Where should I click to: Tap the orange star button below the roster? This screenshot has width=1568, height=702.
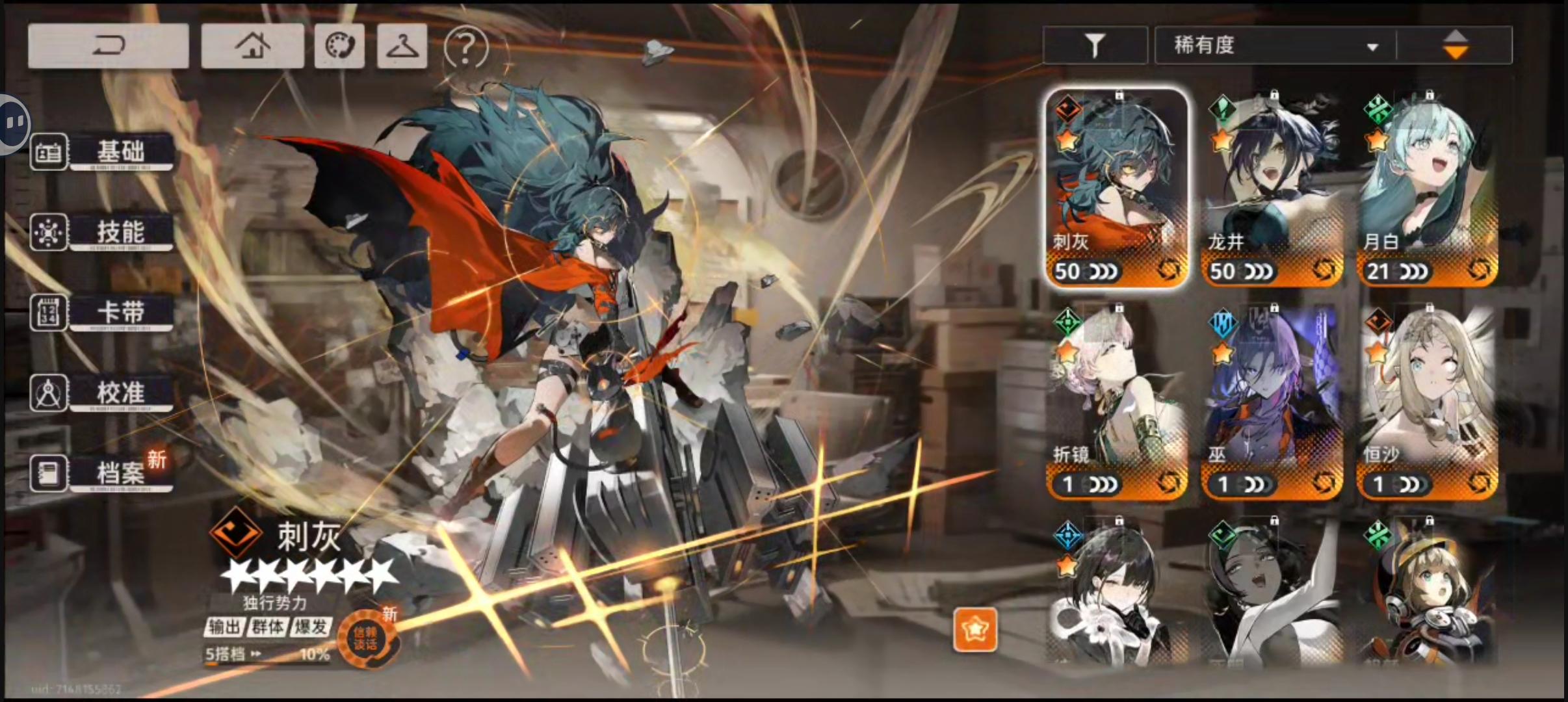pyautogui.click(x=976, y=629)
